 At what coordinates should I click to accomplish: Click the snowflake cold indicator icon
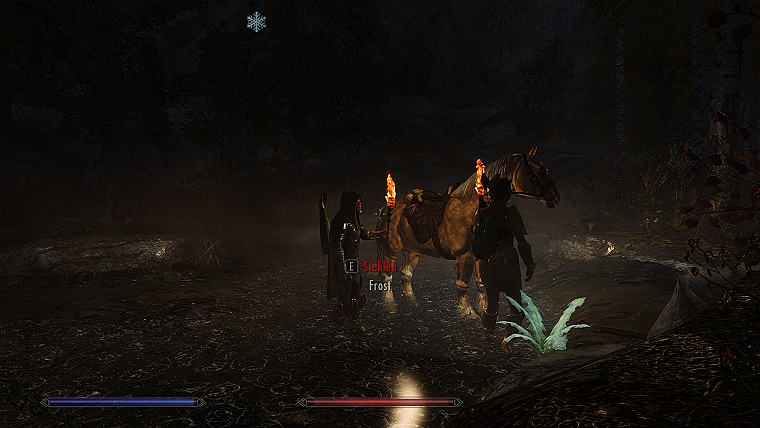pyautogui.click(x=256, y=21)
